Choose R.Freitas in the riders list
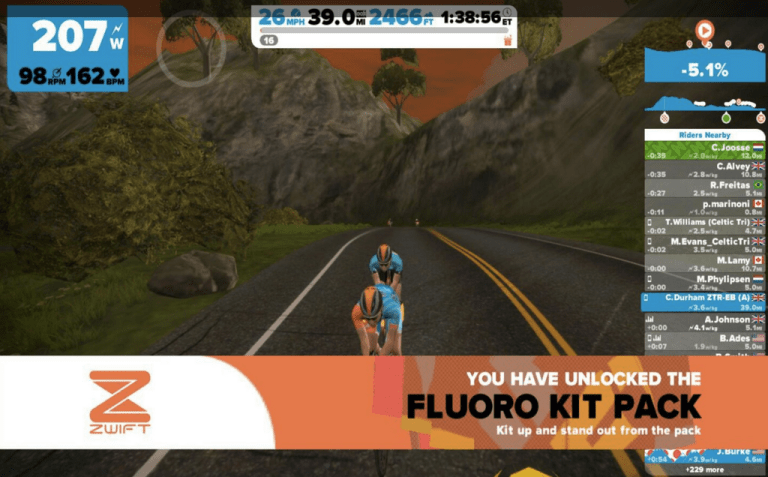This screenshot has width=768, height=477. click(x=704, y=189)
